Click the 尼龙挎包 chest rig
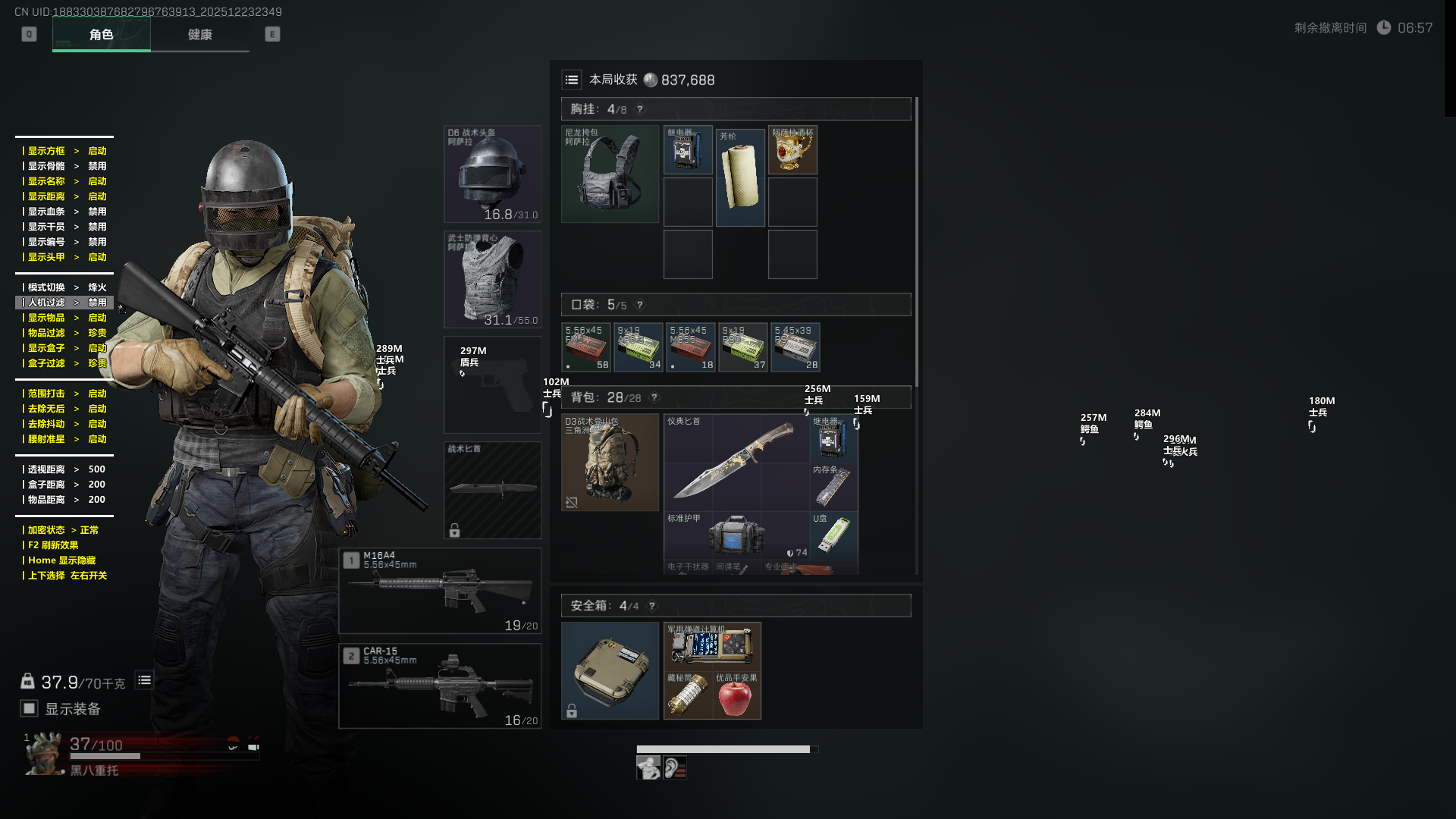 click(x=610, y=174)
